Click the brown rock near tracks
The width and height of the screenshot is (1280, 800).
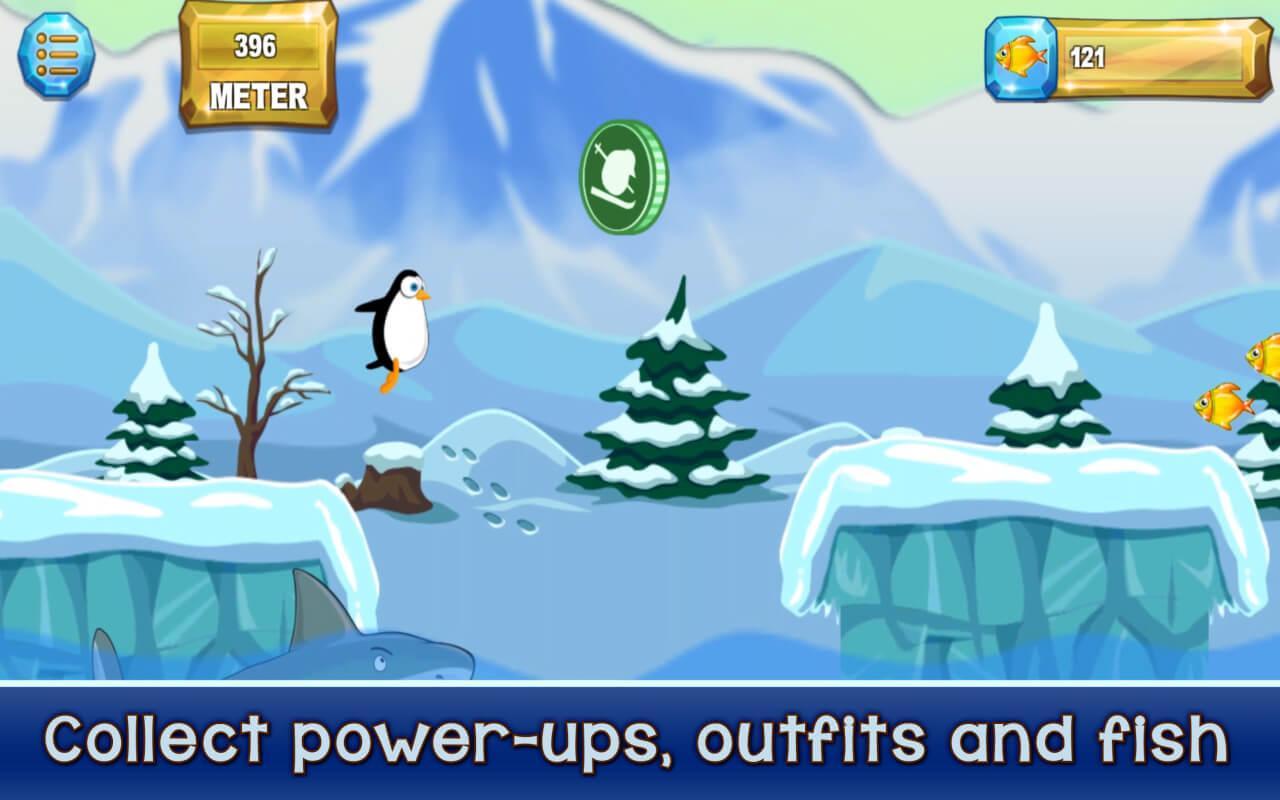click(390, 485)
